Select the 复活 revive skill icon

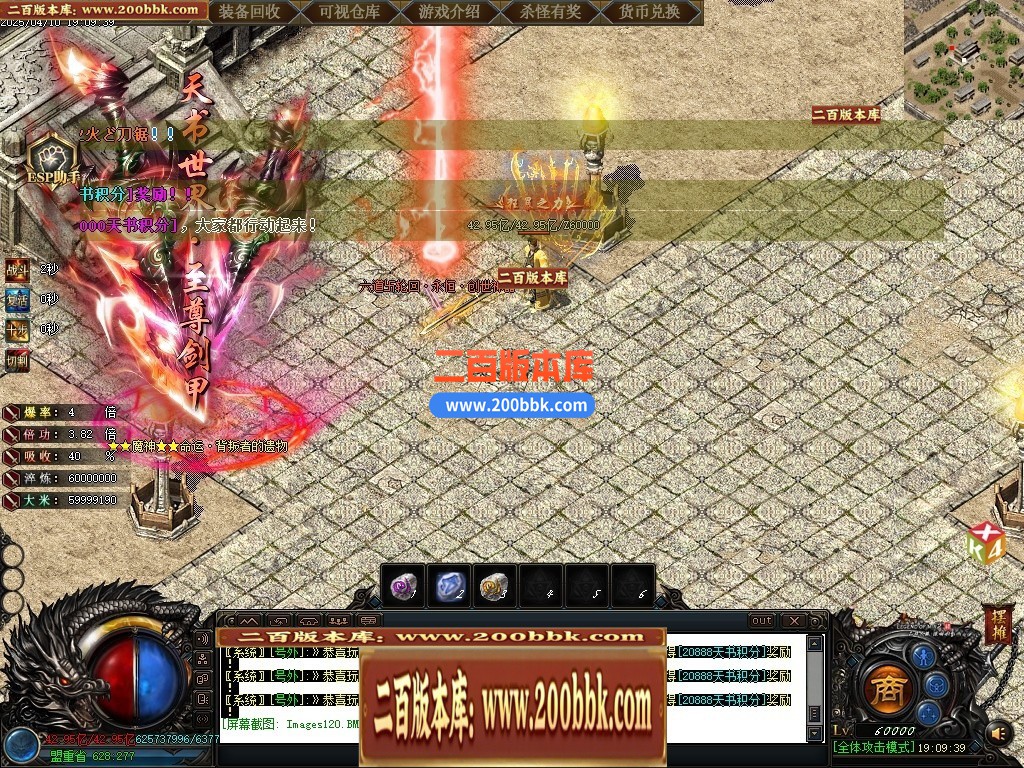click(x=17, y=299)
